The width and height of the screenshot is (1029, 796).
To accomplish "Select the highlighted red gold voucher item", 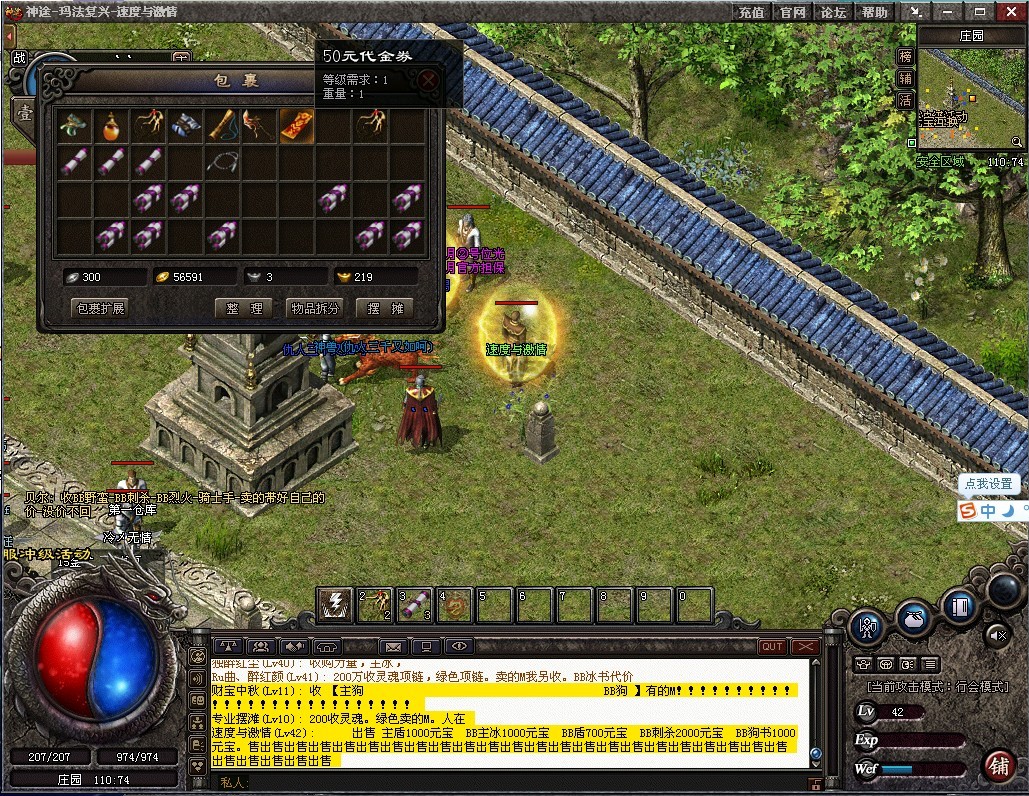I will coord(296,126).
